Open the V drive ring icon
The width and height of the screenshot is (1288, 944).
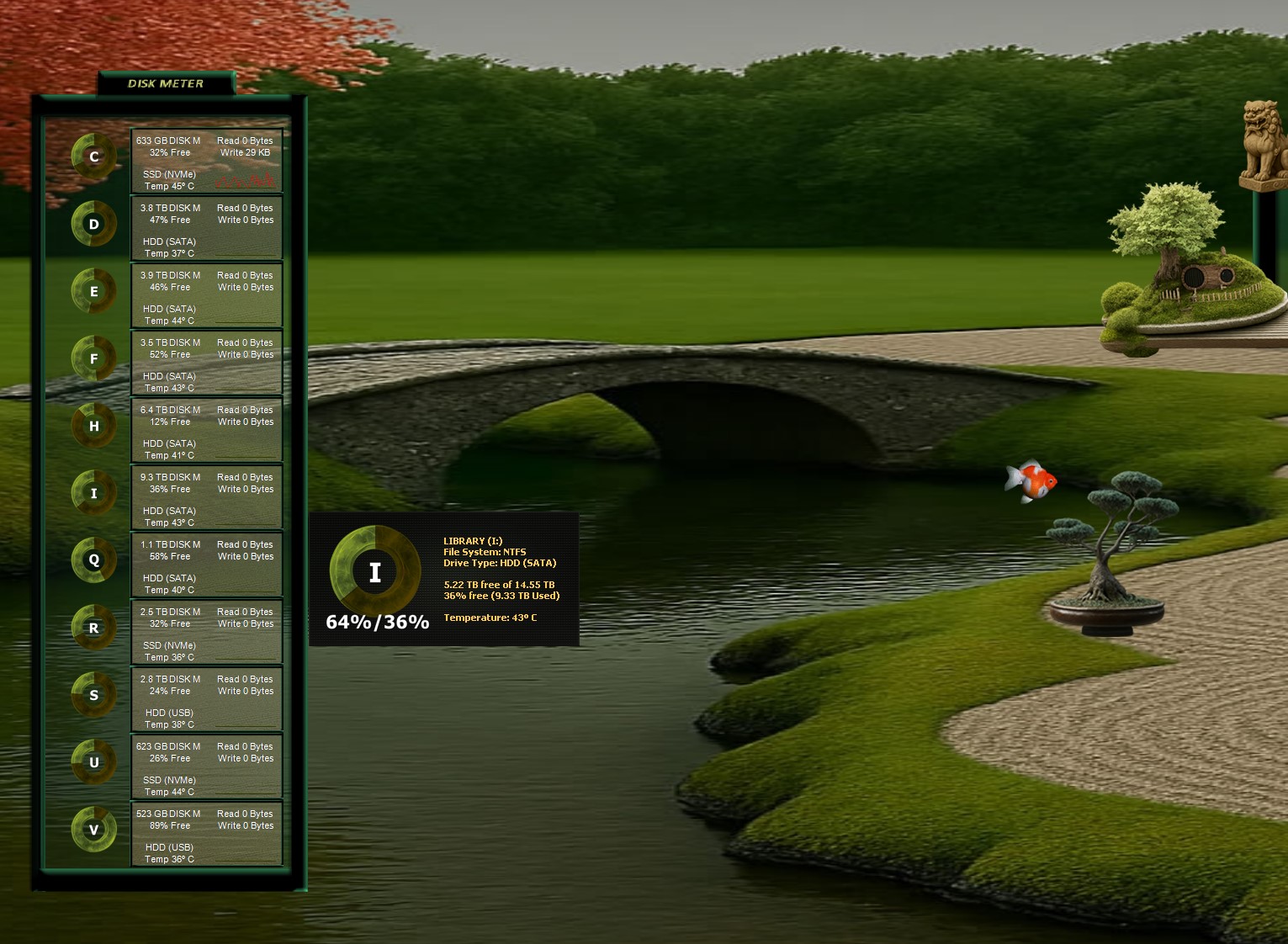click(93, 830)
